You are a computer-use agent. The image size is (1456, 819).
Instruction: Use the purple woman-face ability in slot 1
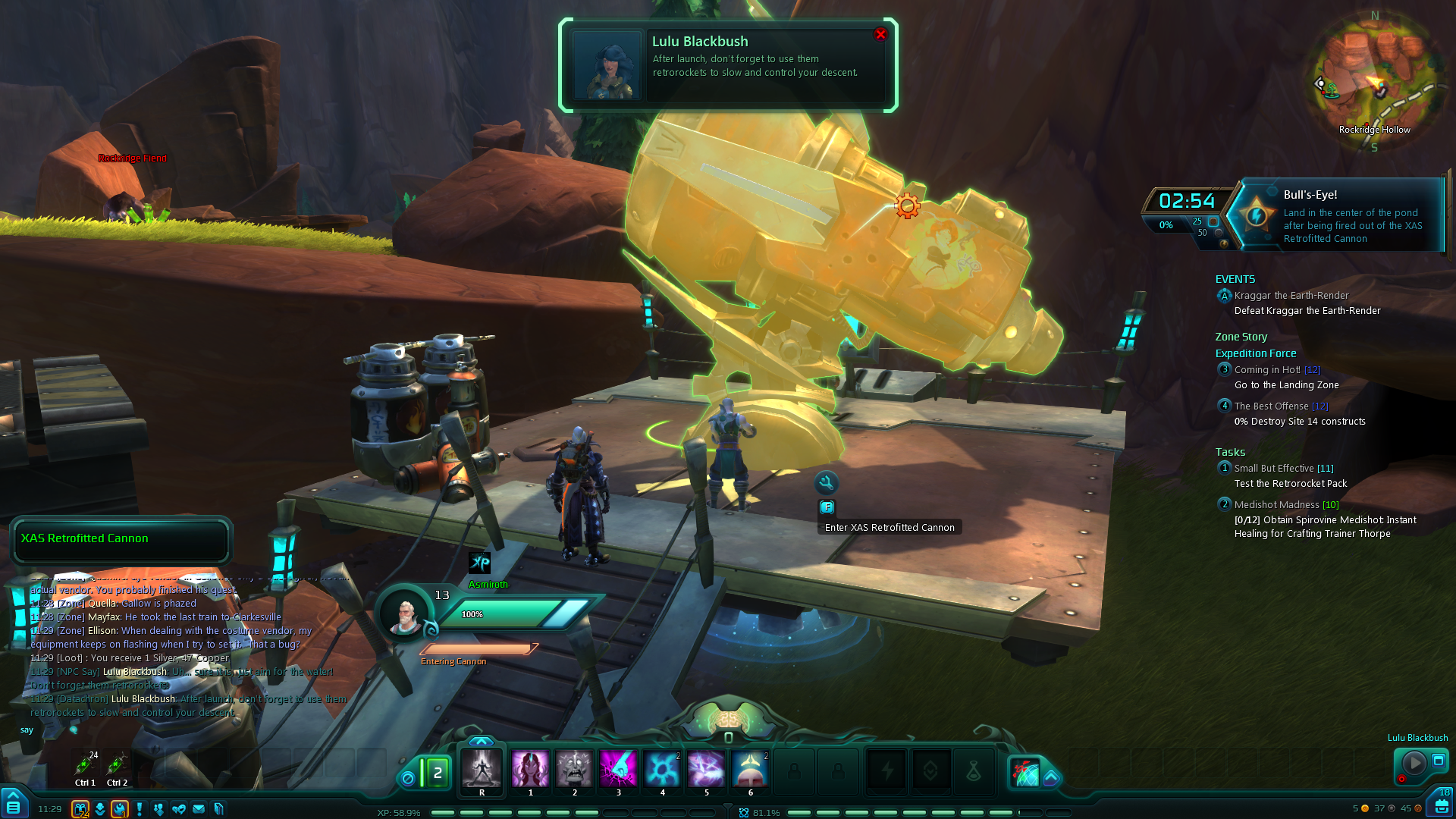tap(530, 769)
